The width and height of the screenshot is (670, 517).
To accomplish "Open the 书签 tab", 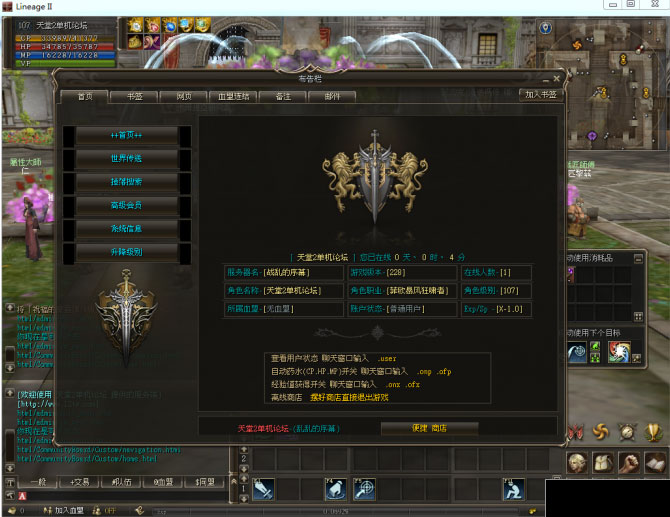I will (x=133, y=96).
